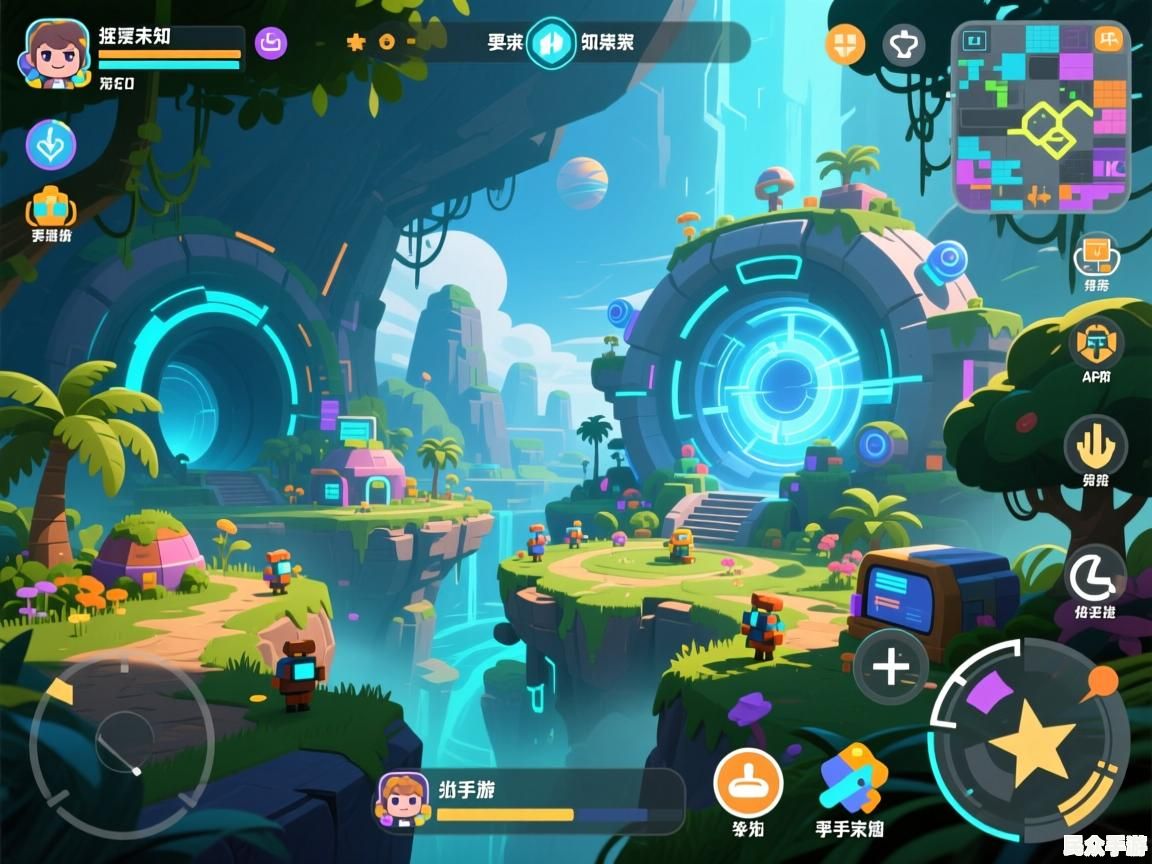This screenshot has height=864, width=1152.
Task: Open the blue and yellow hammer tool icon
Action: coord(852,780)
